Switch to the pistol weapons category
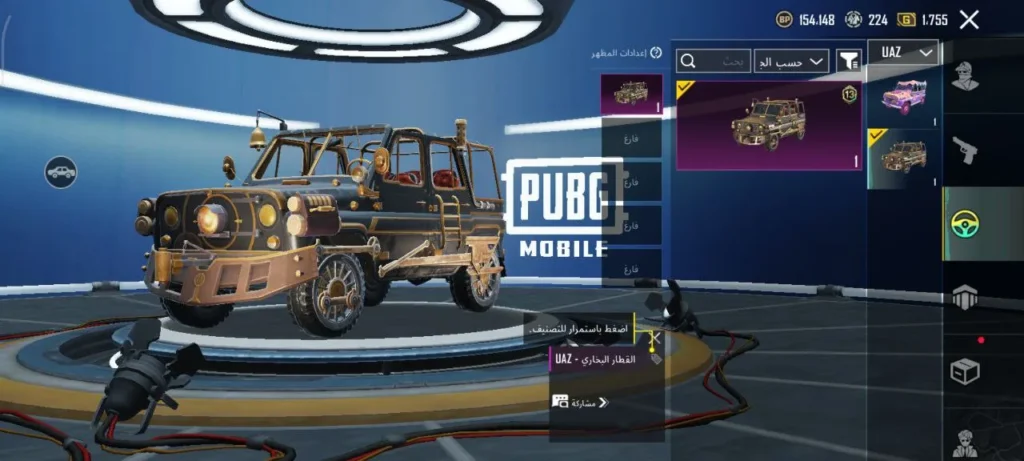Viewport: 1024px width, 461px height. pos(964,150)
